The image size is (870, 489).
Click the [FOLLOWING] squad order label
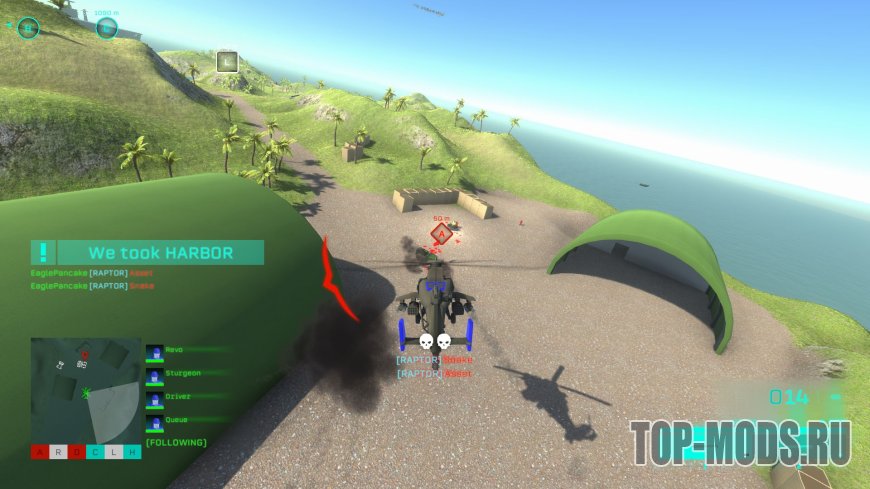coord(176,442)
